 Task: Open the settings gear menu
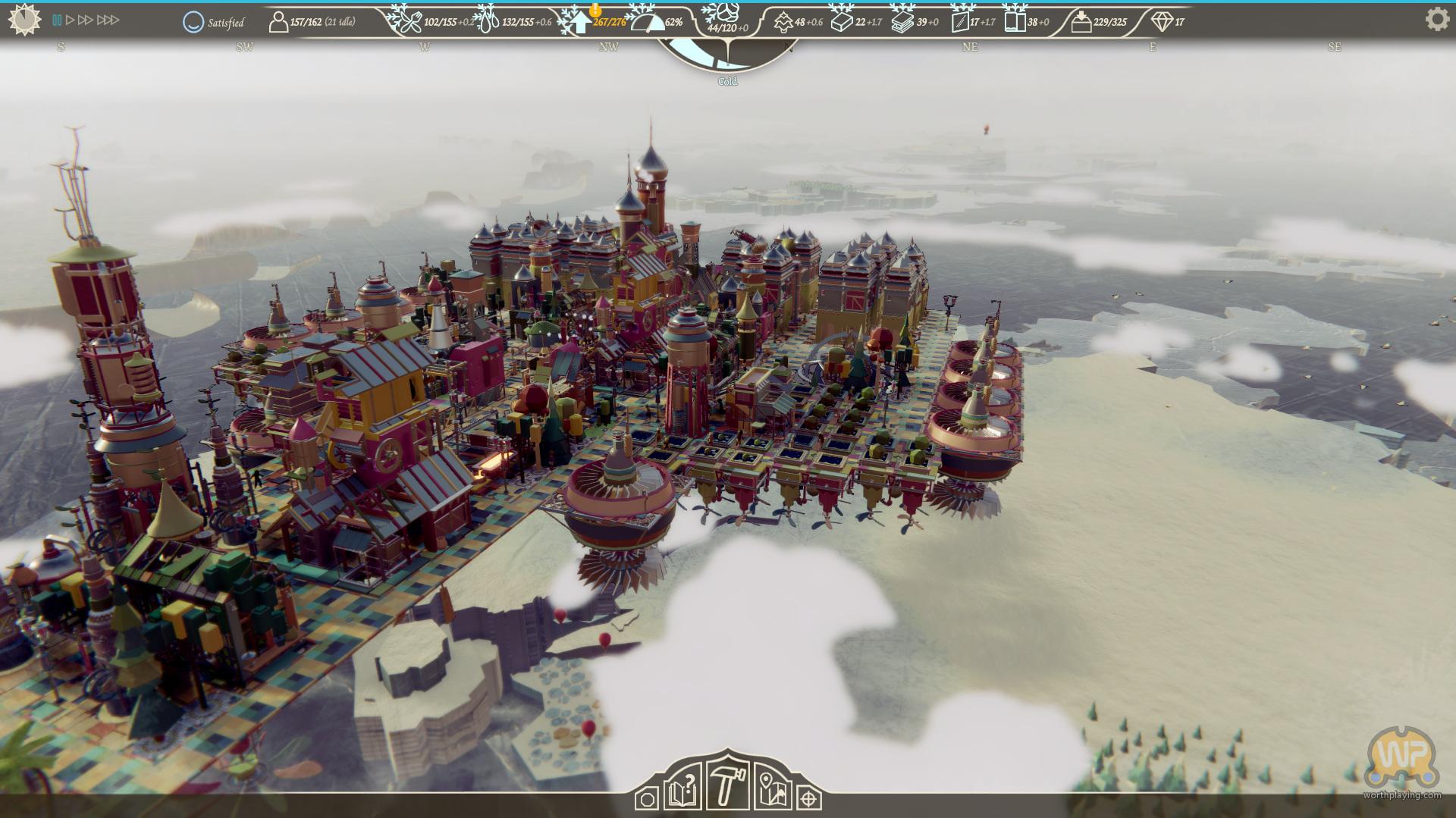click(1436, 19)
